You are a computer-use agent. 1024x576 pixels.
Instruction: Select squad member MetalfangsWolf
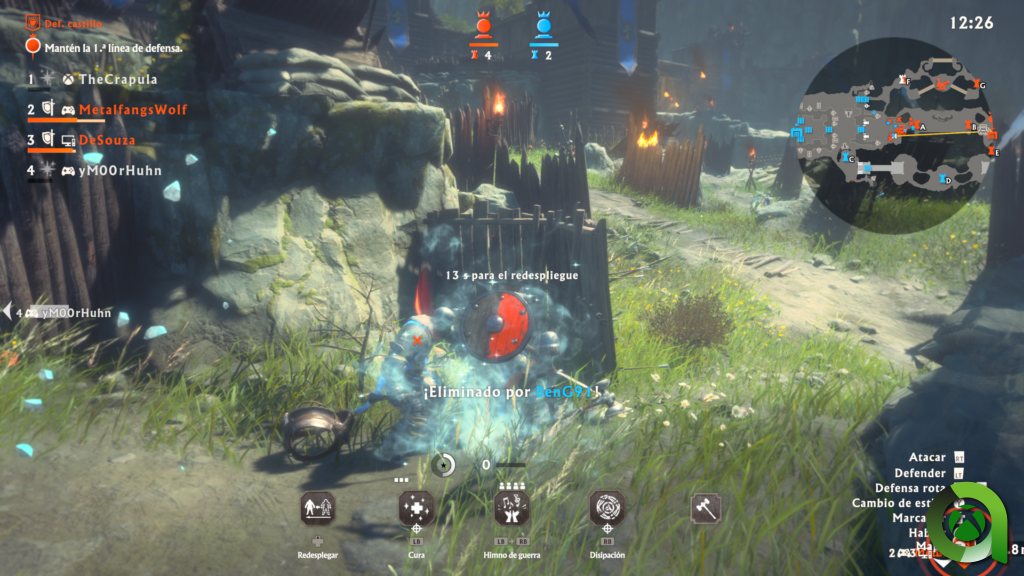click(132, 109)
